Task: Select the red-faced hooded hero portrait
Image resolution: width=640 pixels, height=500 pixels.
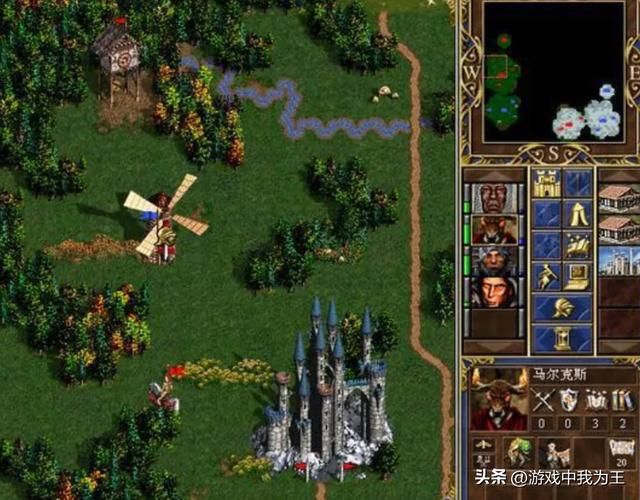Action: click(494, 292)
